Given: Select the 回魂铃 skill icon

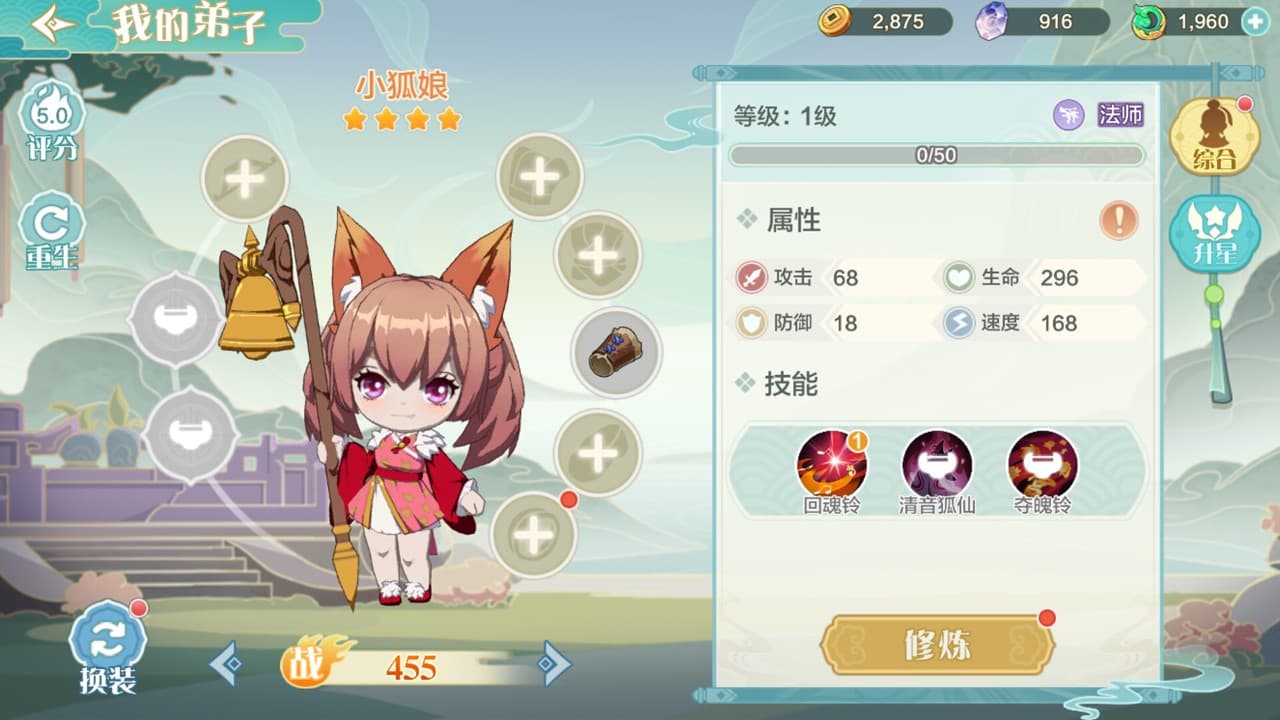Looking at the screenshot, I should 833,464.
